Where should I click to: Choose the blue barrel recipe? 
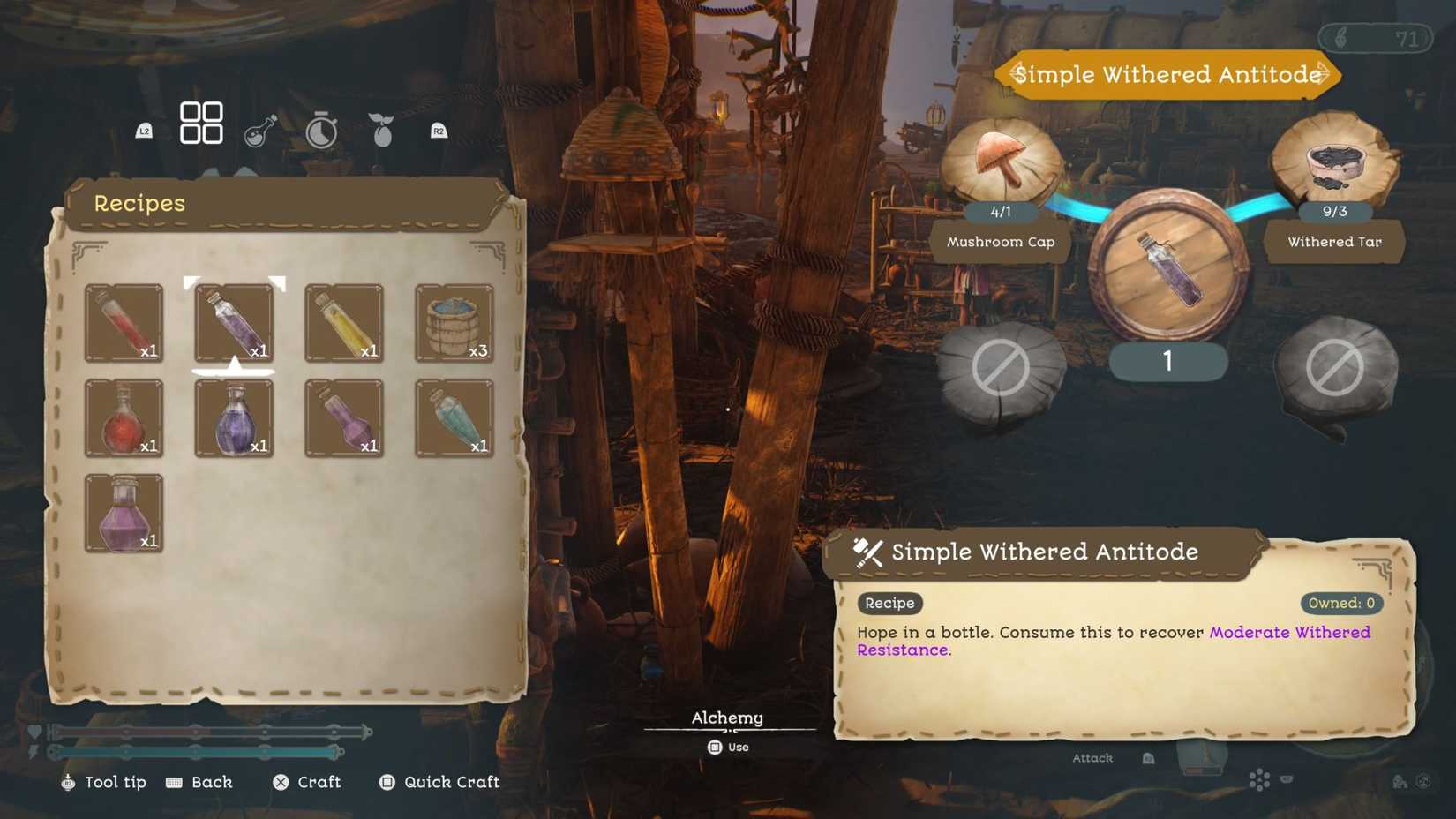453,324
